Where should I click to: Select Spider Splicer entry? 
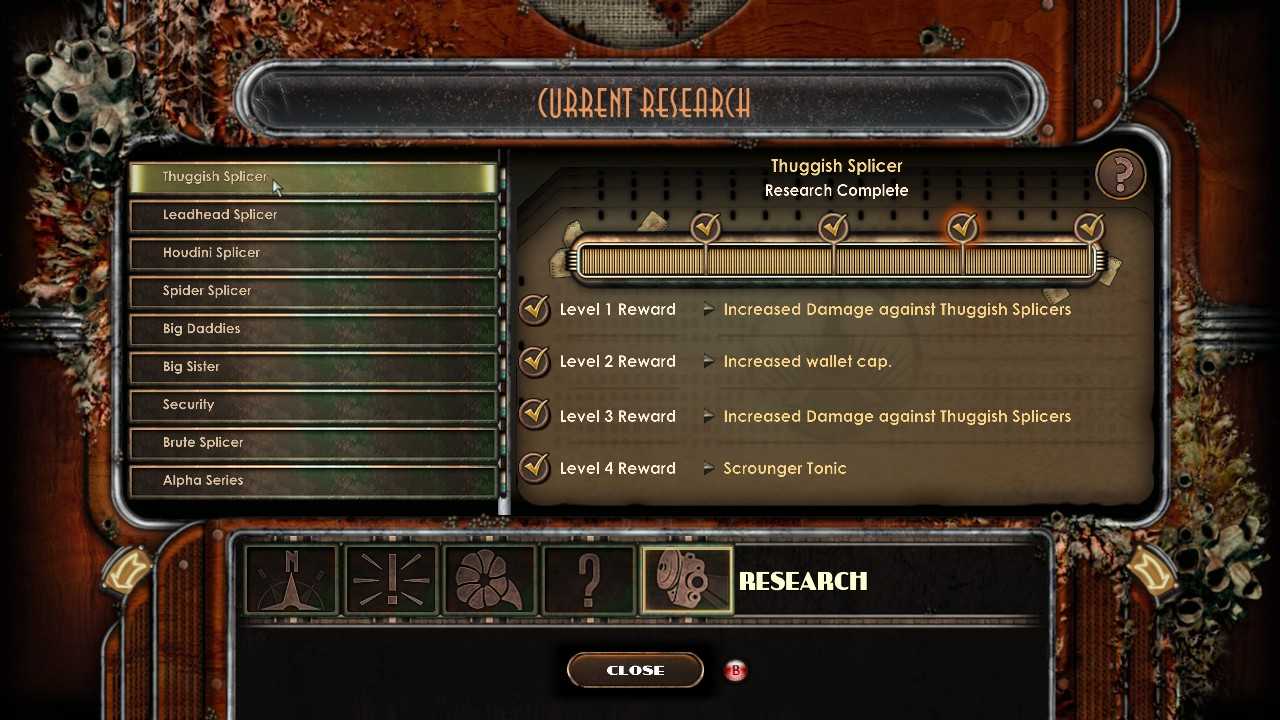[313, 291]
